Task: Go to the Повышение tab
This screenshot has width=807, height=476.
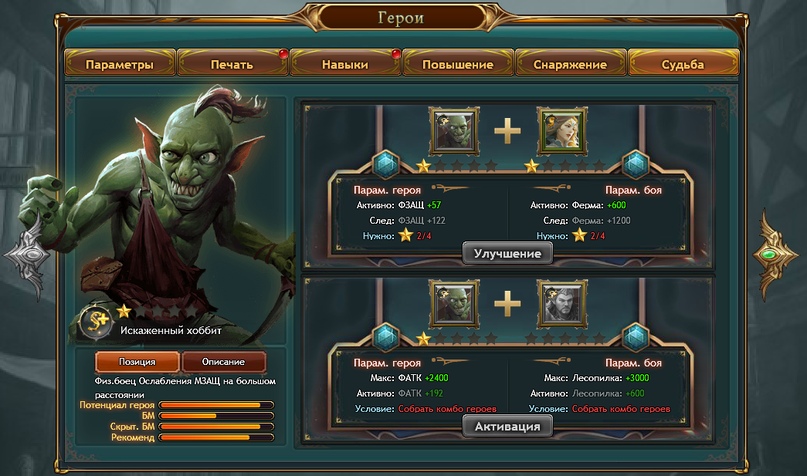Action: tap(458, 64)
